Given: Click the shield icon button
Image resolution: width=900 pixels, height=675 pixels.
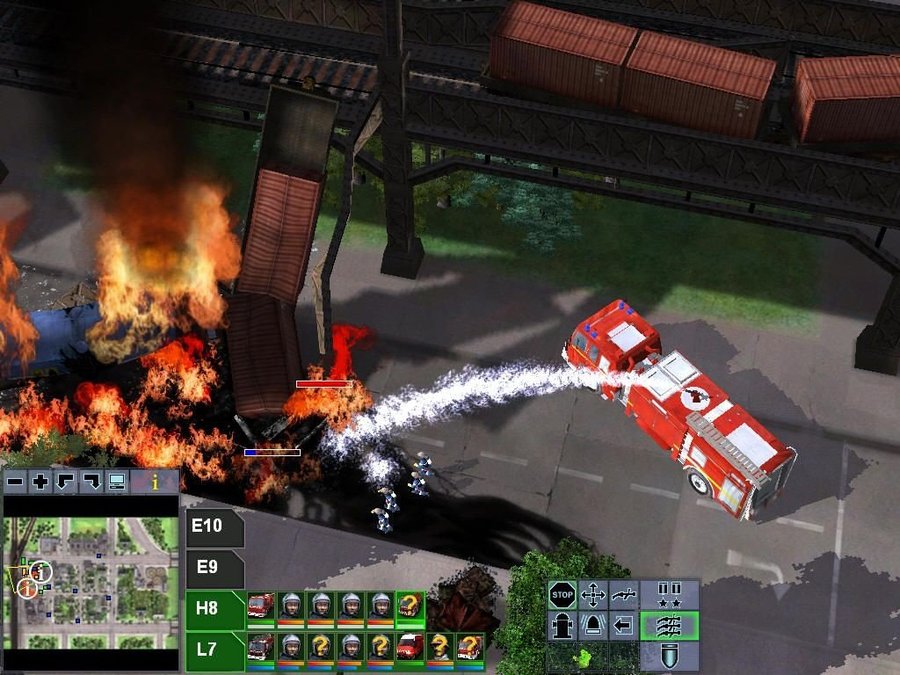Looking at the screenshot, I should pyautogui.click(x=668, y=656).
